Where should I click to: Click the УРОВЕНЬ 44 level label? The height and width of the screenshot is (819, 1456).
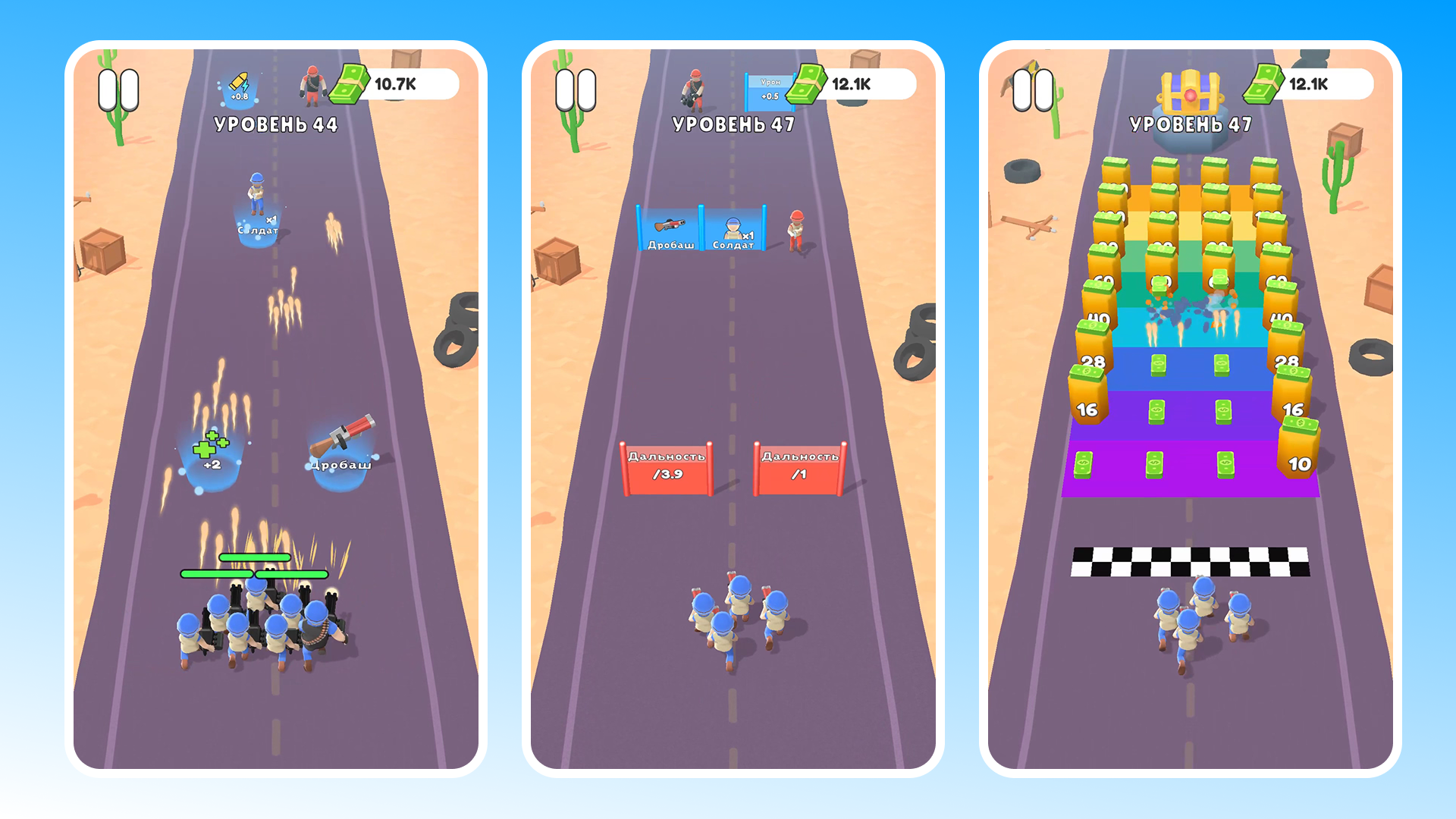tap(276, 121)
